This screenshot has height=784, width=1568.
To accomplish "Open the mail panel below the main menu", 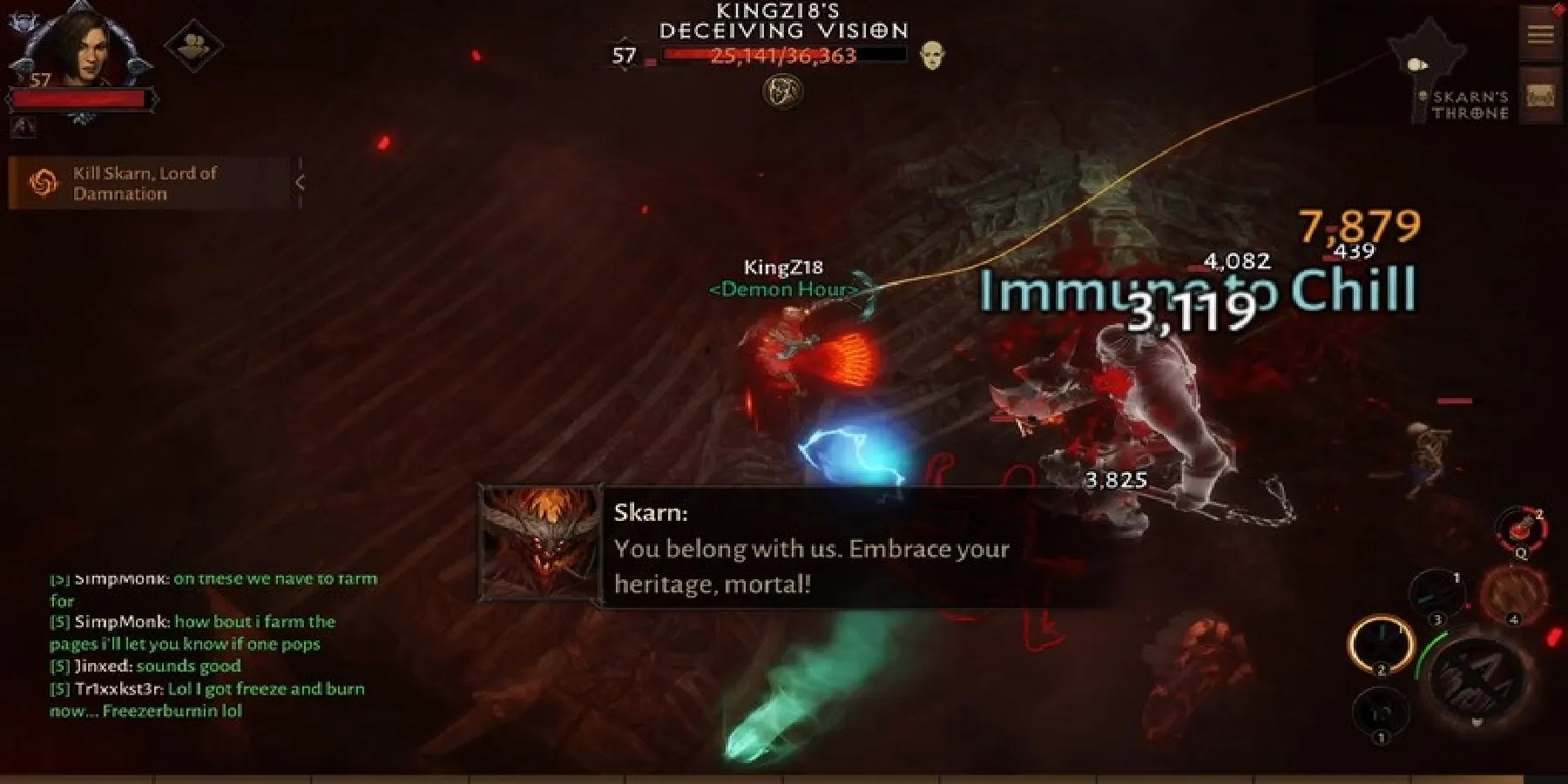I will point(1540,94).
